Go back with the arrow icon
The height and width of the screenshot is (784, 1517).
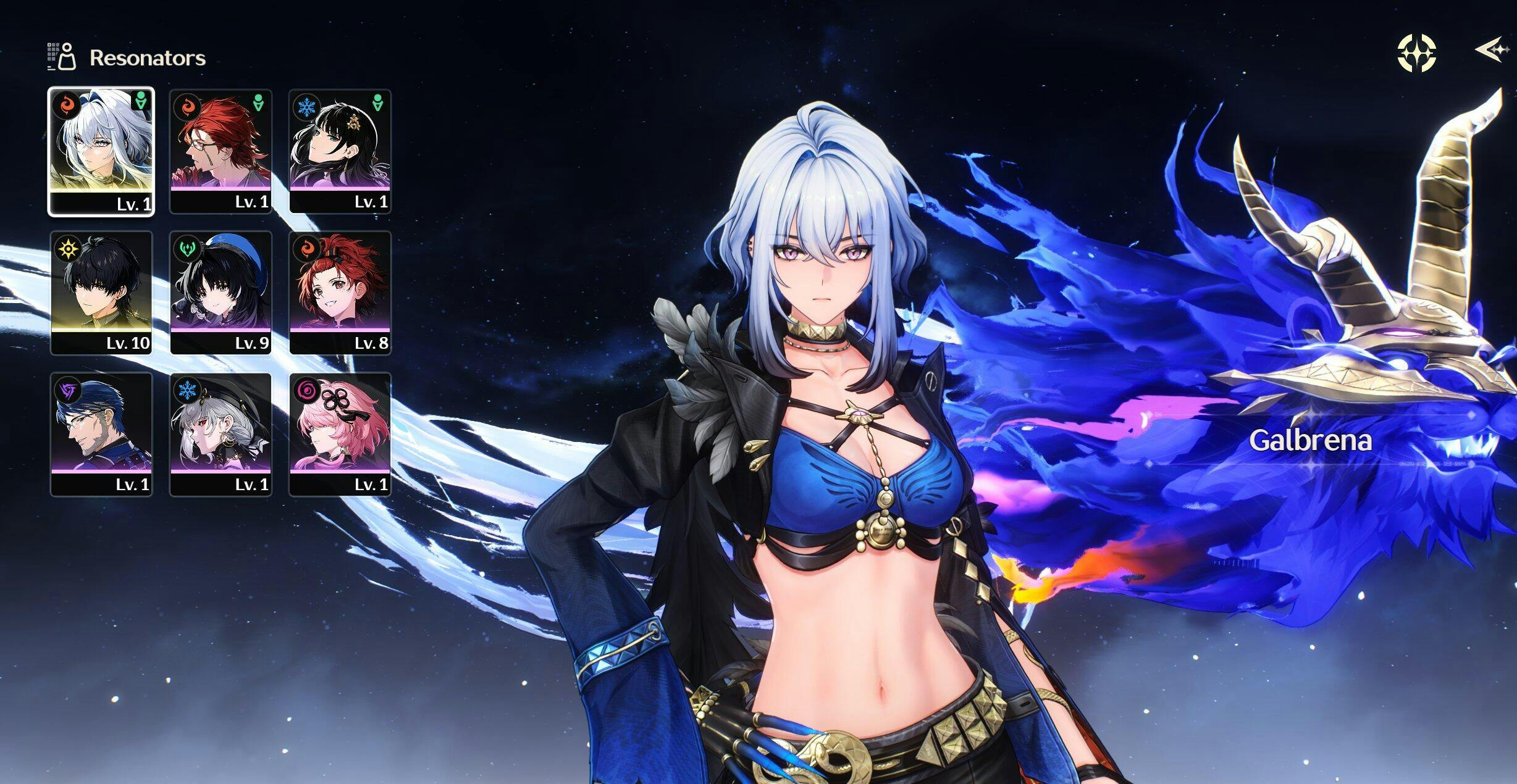coord(1491,49)
